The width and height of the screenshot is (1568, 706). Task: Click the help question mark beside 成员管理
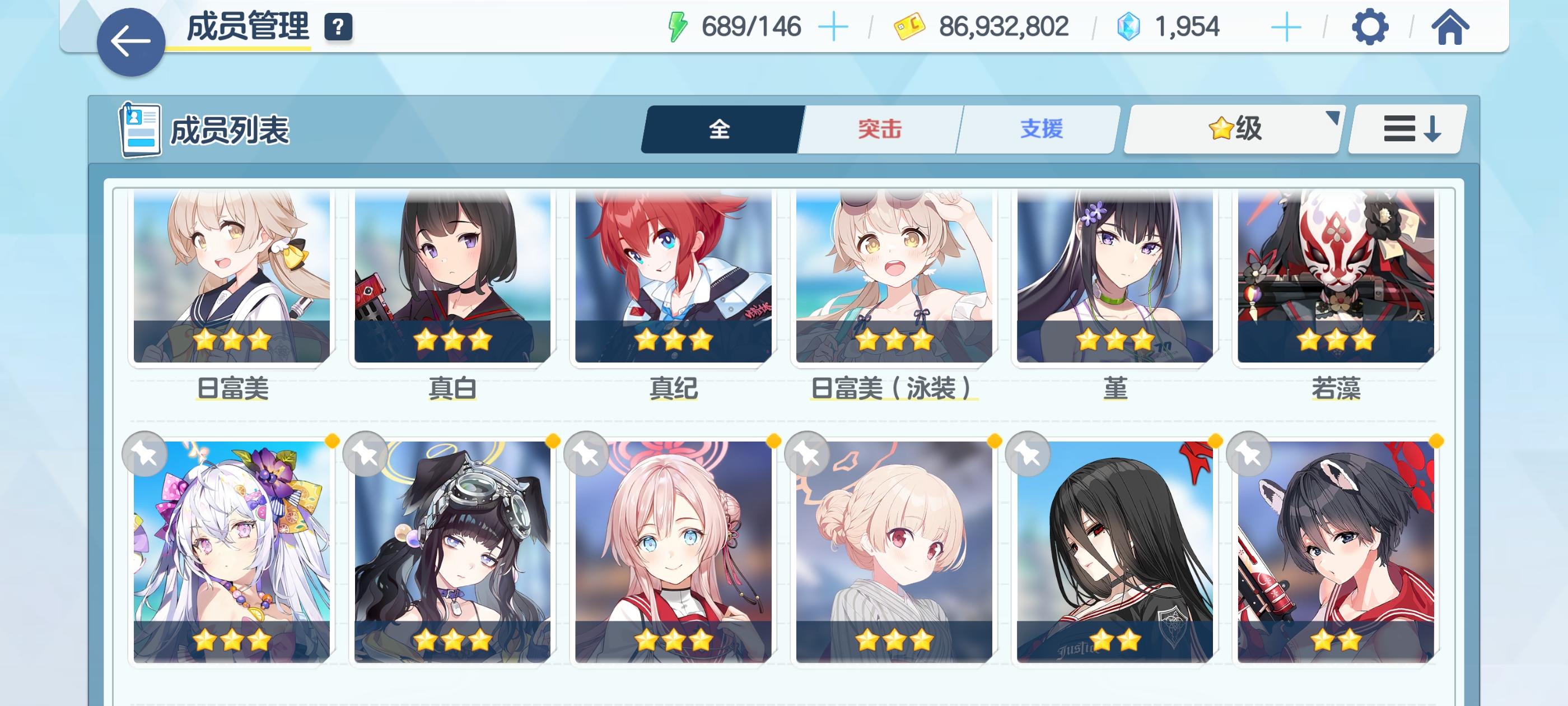click(339, 26)
